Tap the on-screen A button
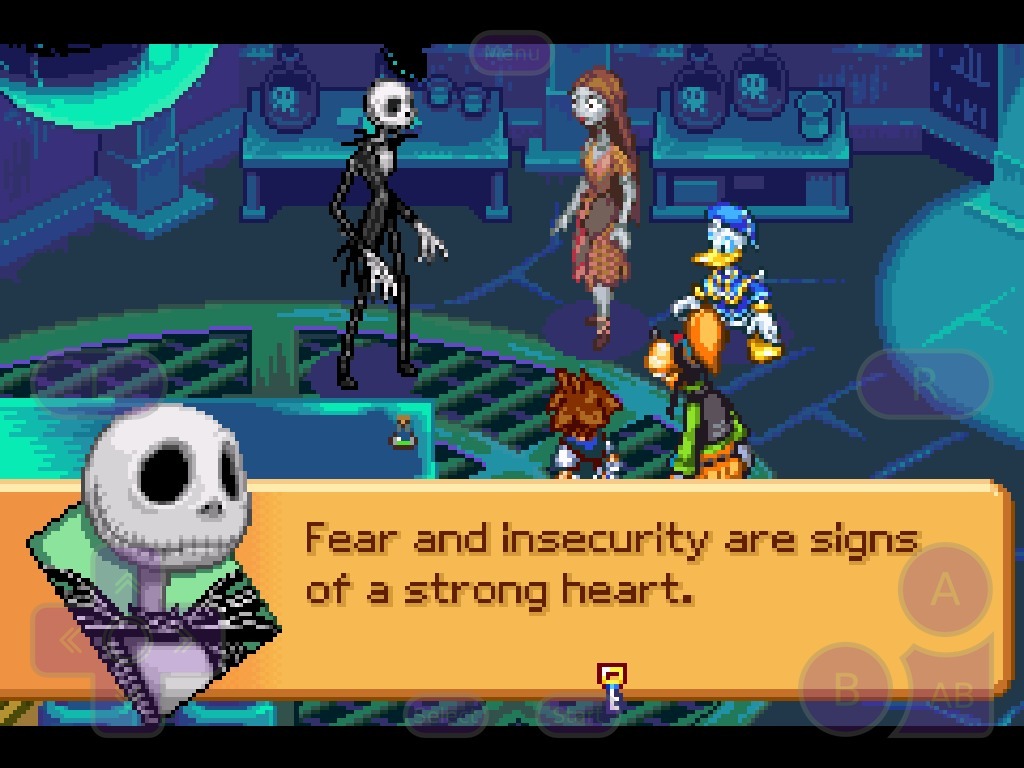Image resolution: width=1024 pixels, height=768 pixels. click(944, 591)
